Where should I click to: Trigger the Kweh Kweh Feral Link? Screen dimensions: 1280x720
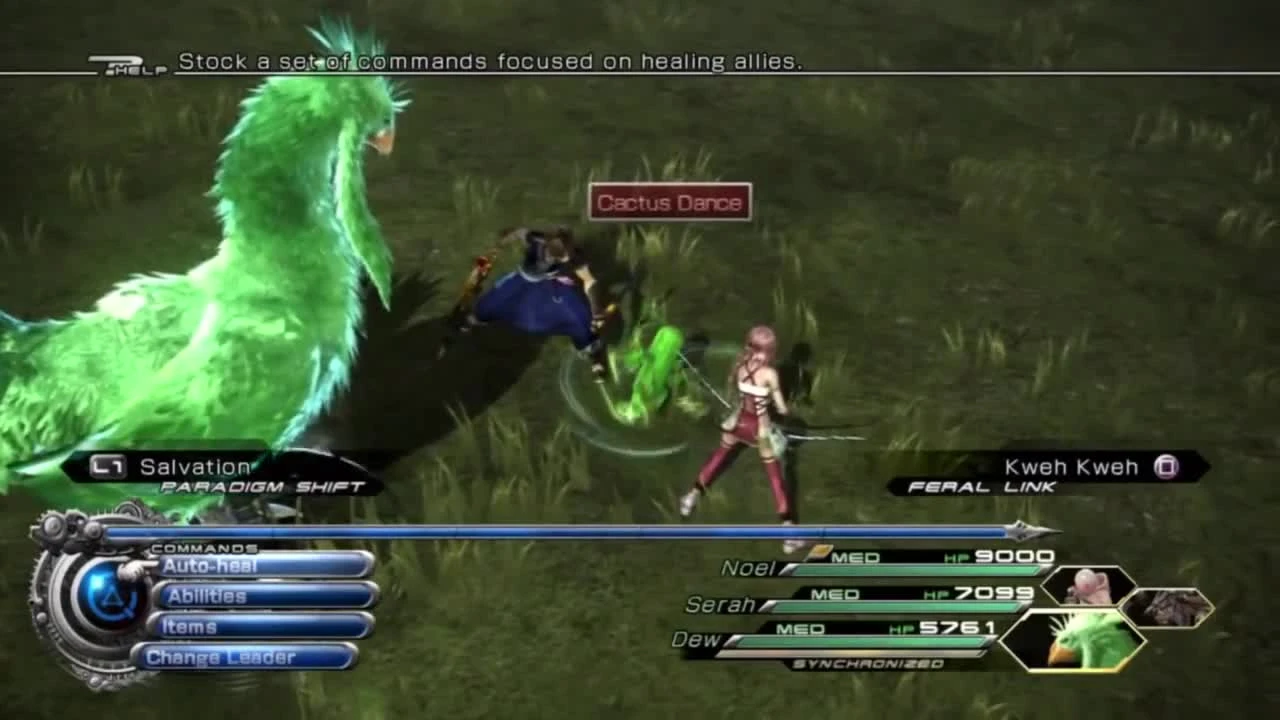[1073, 466]
